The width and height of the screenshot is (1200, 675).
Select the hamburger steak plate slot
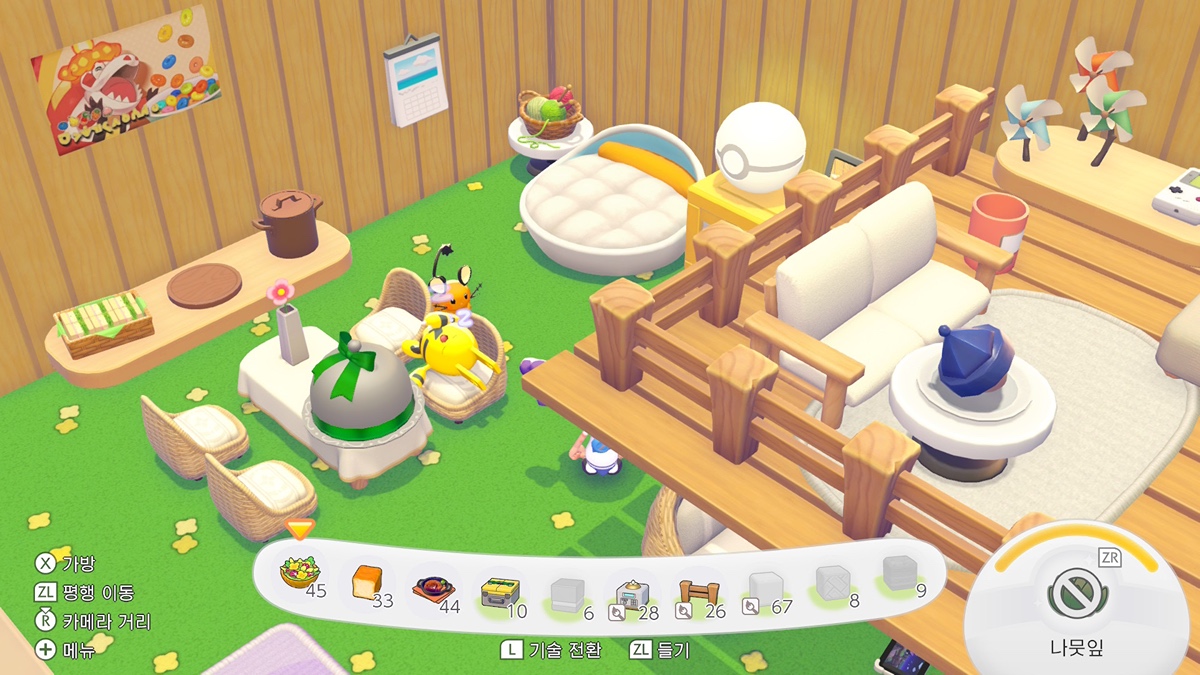click(x=432, y=588)
